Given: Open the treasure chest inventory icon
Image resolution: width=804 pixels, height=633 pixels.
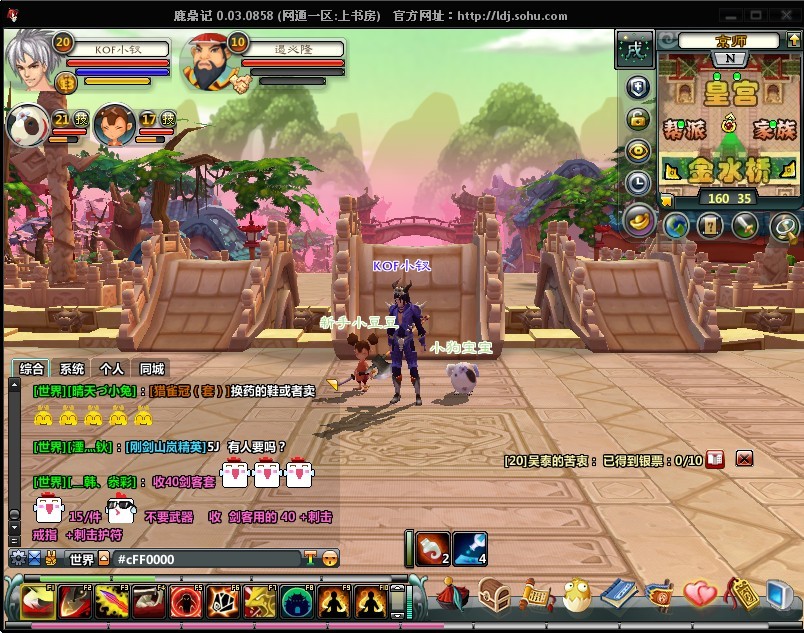Looking at the screenshot, I should click(x=493, y=597).
